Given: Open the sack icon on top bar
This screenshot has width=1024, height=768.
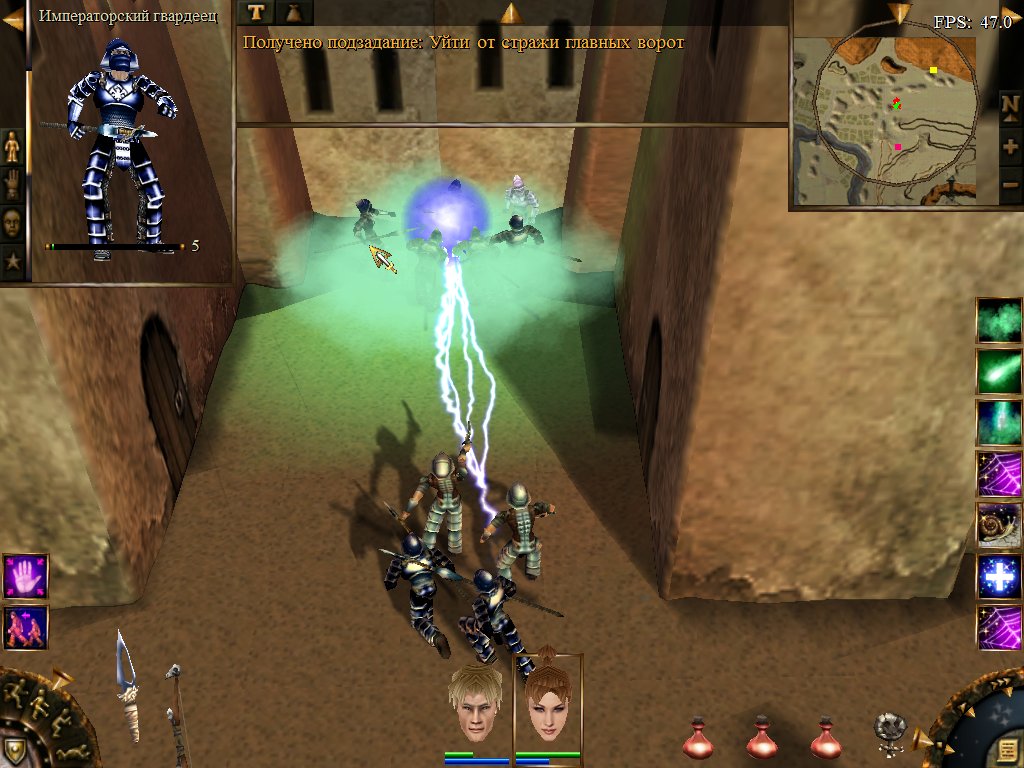Looking at the screenshot, I should click(294, 12).
